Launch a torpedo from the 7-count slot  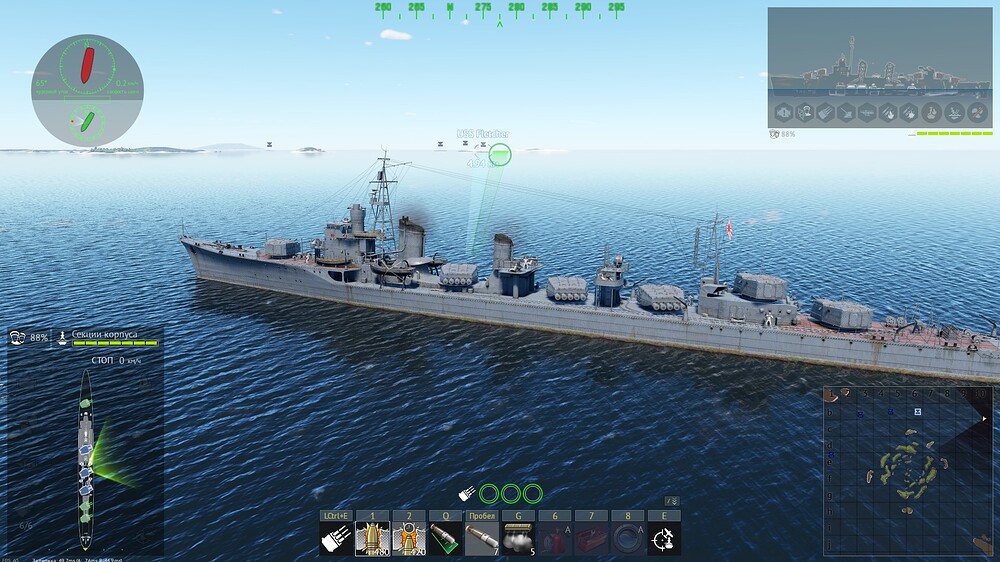(x=482, y=538)
